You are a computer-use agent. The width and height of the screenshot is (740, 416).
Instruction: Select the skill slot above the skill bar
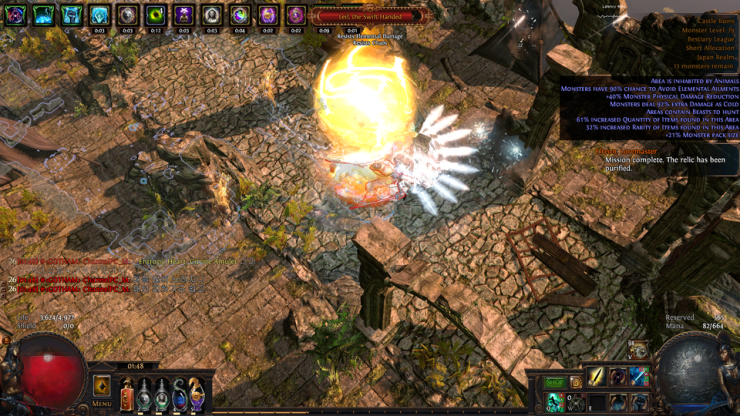click(637, 350)
